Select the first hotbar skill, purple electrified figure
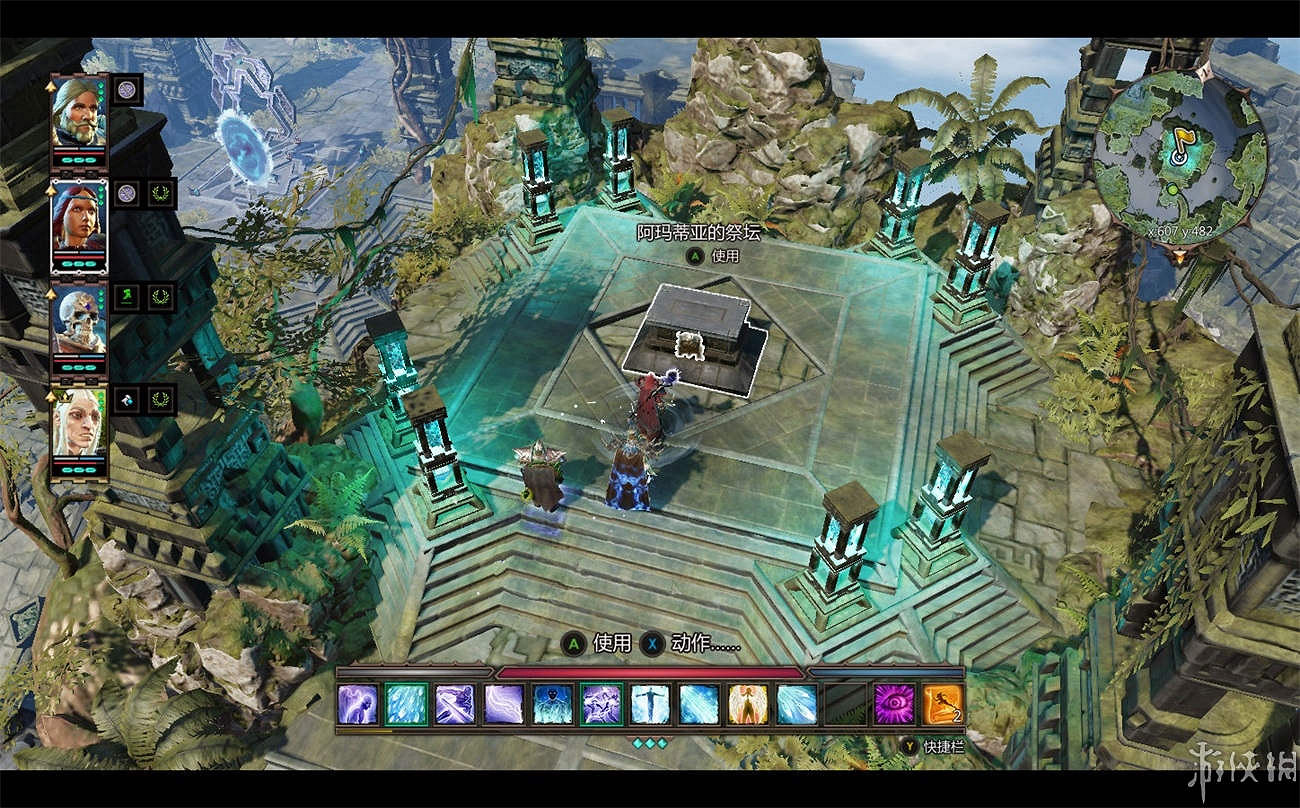 357,704
